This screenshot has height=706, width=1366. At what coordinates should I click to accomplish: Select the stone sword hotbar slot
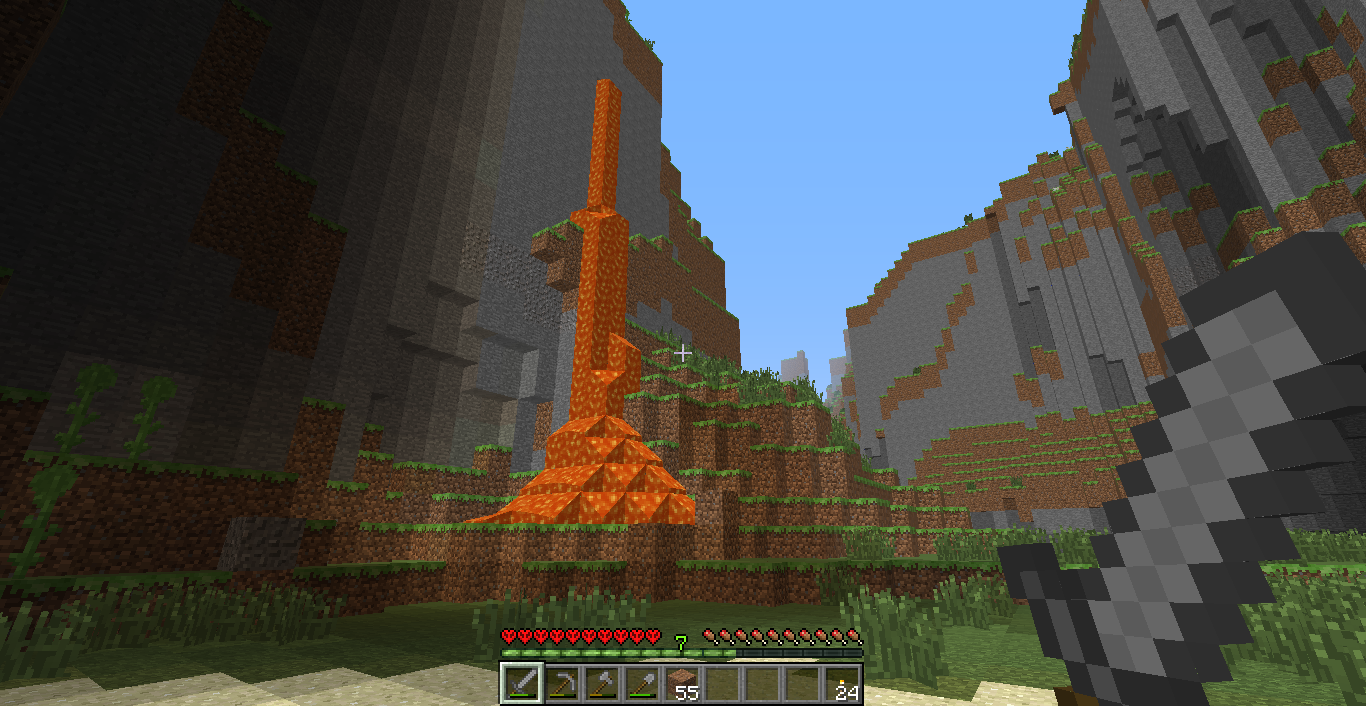point(522,683)
